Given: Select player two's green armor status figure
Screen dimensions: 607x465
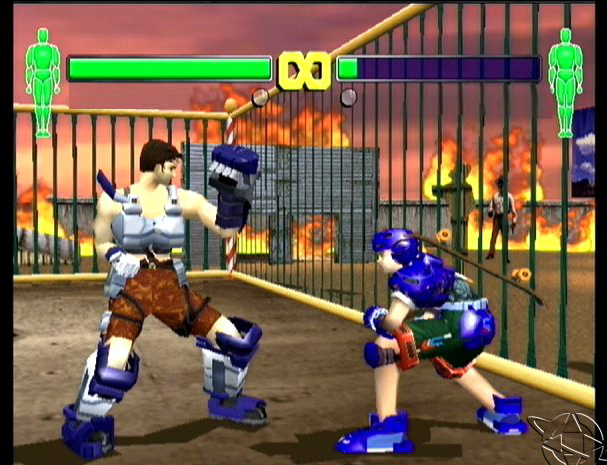Looking at the screenshot, I should tap(565, 82).
